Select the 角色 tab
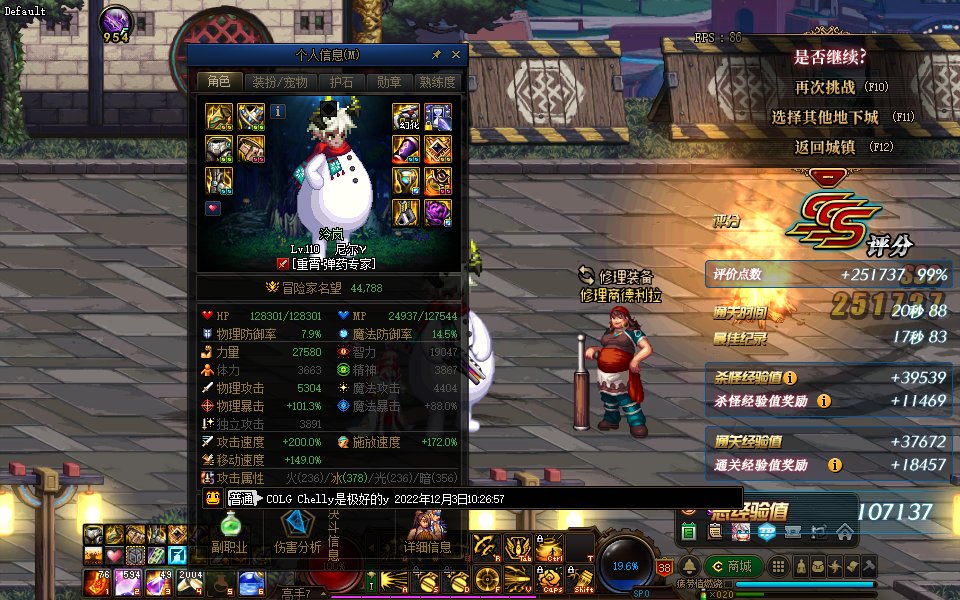The width and height of the screenshot is (960, 600). 218,82
